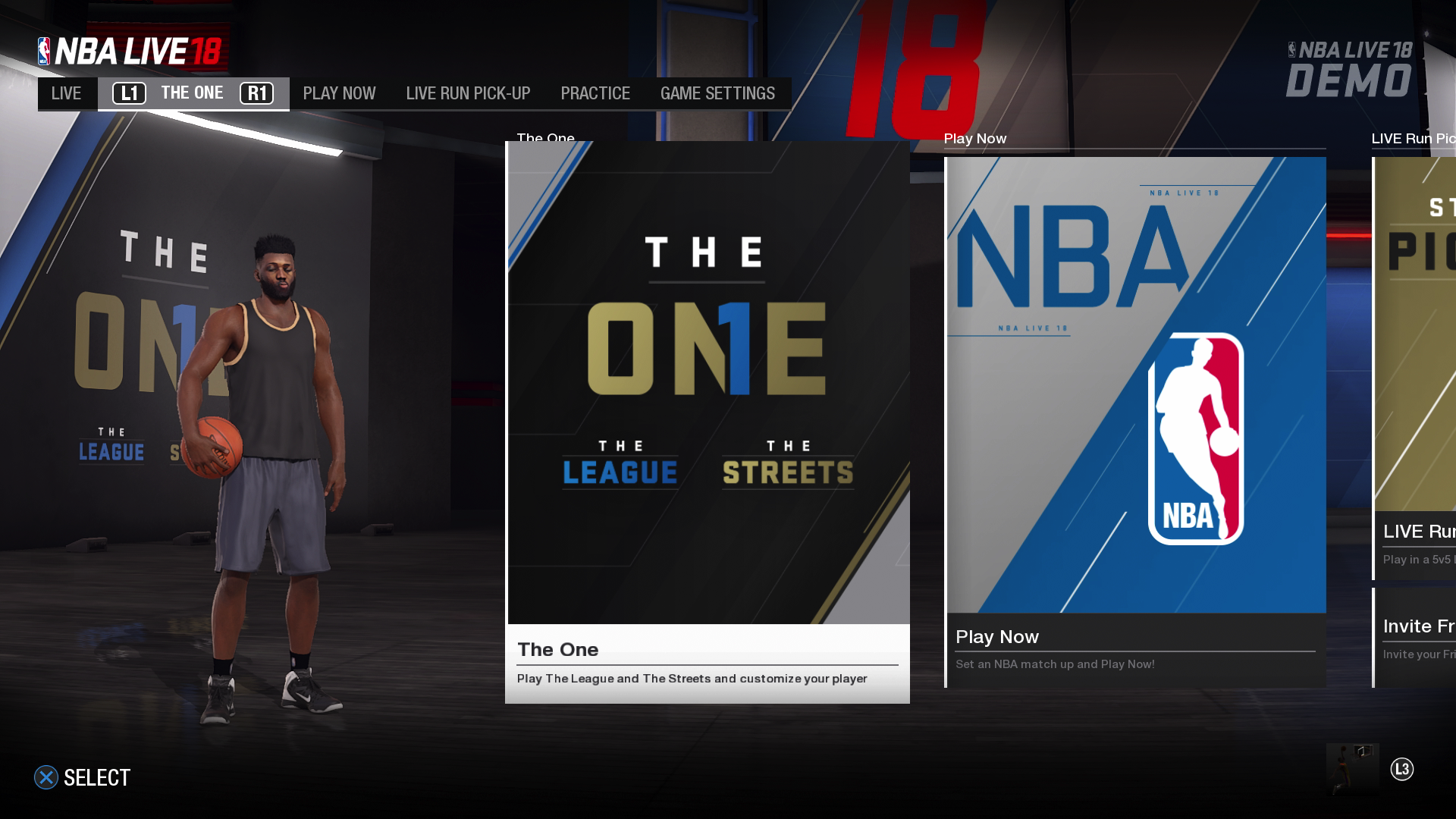The height and width of the screenshot is (819, 1456).
Task: Open the GAME SETTINGS tab
Action: point(717,93)
